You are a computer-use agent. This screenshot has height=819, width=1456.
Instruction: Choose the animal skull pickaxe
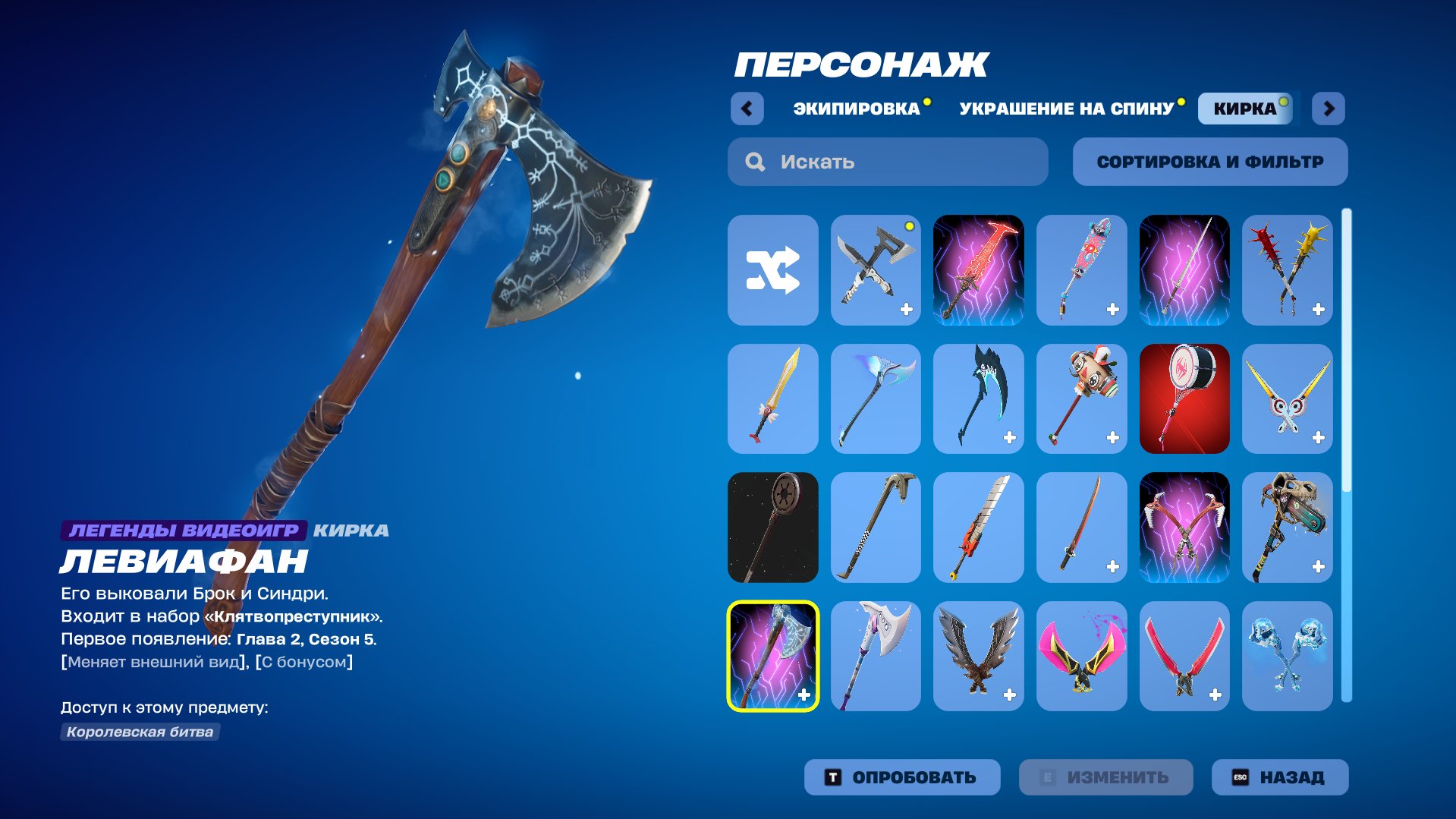(x=1288, y=528)
